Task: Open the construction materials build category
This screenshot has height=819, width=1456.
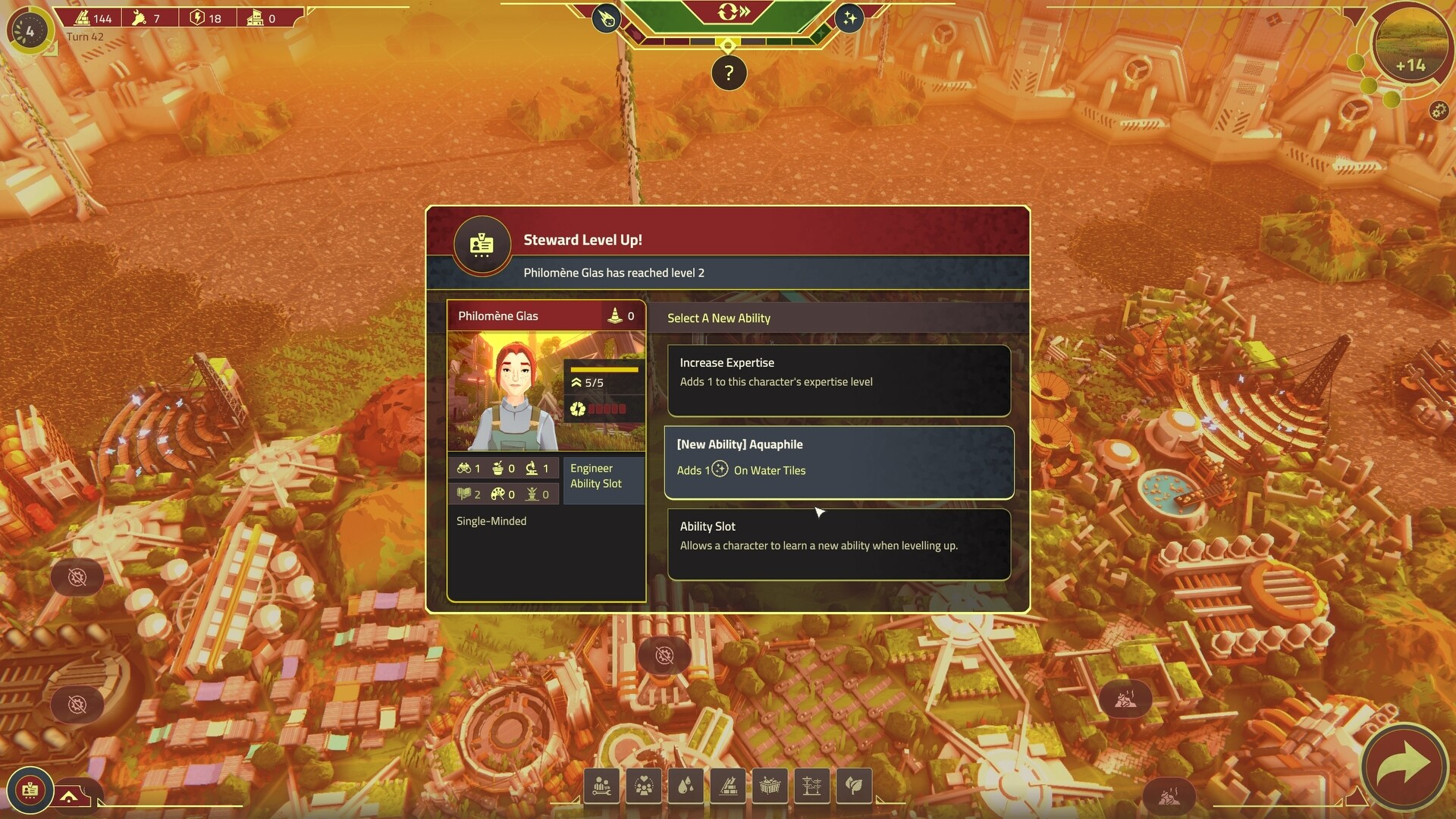Action: coord(728,786)
